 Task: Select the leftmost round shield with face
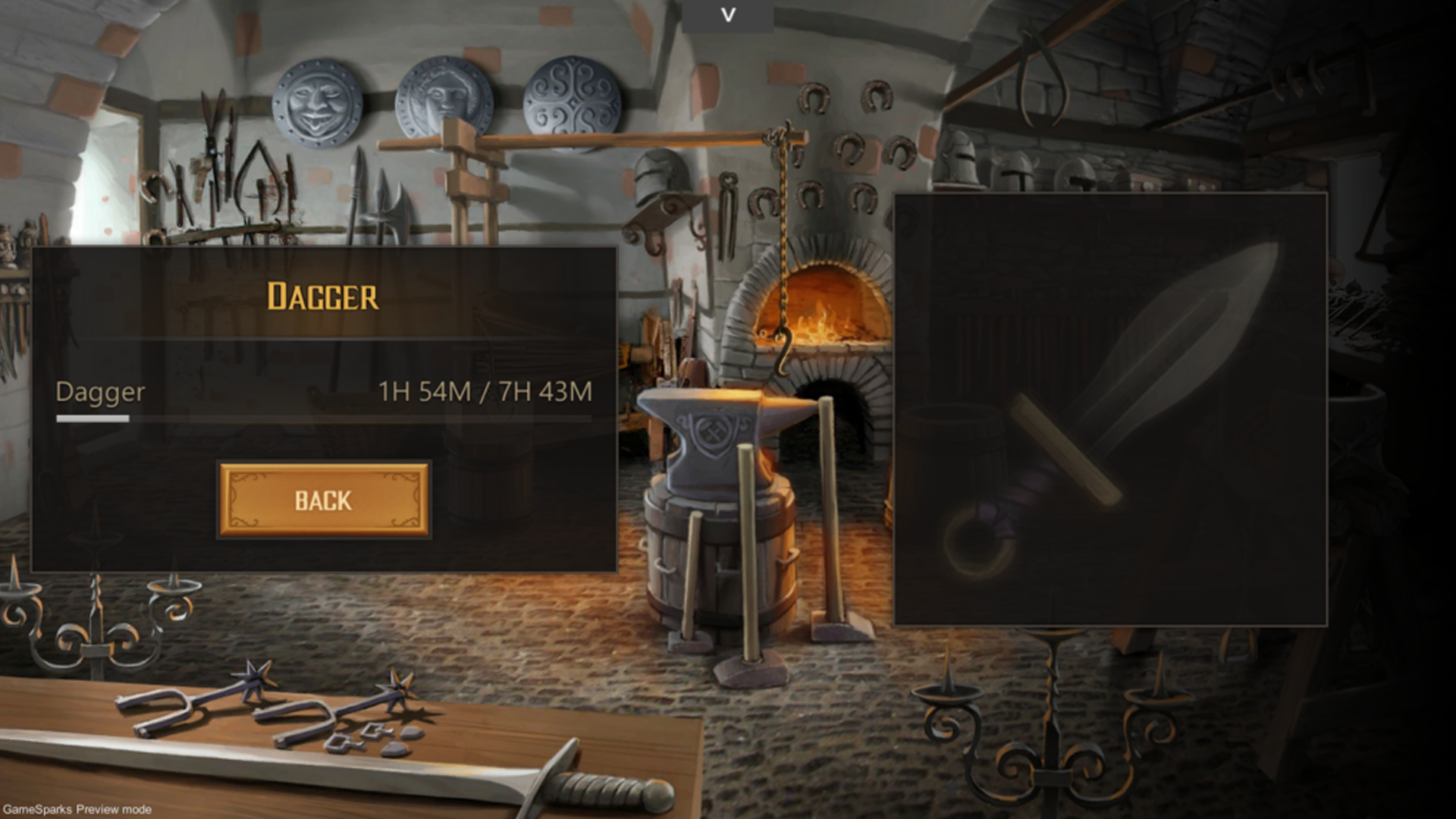tap(315, 102)
